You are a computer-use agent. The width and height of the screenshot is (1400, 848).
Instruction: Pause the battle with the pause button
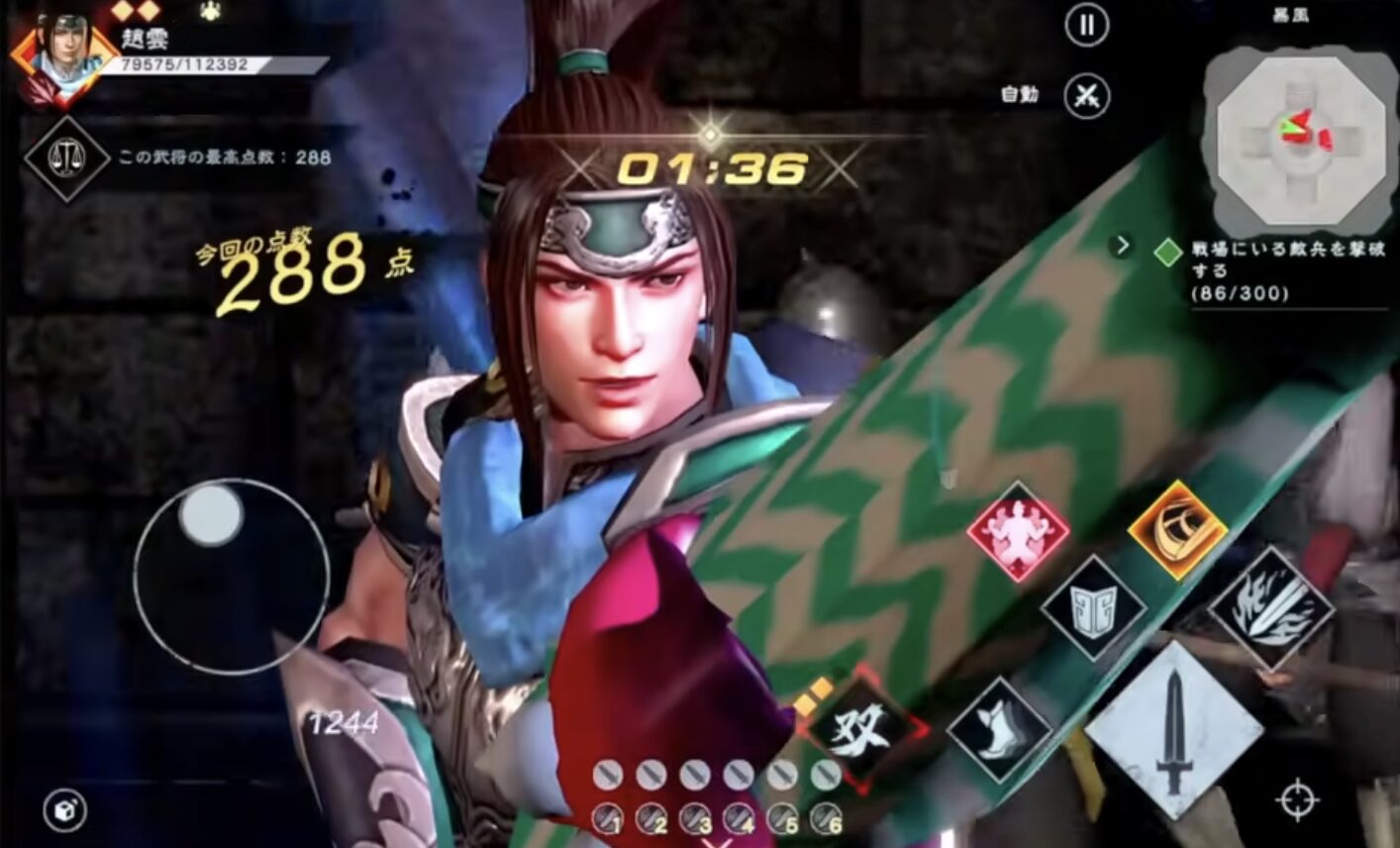pos(1086,25)
